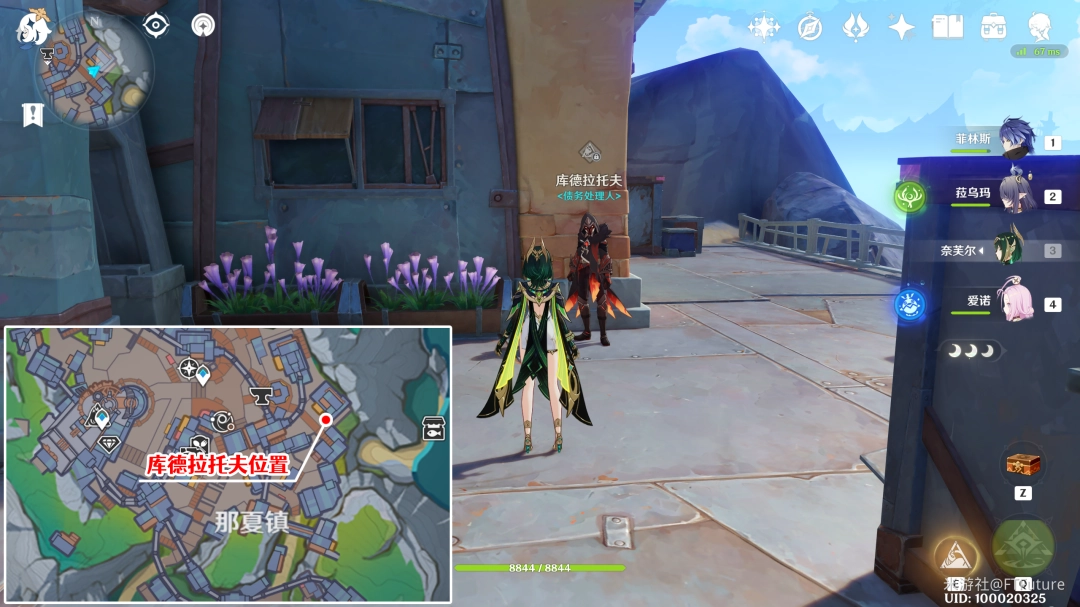Viewport: 1080px width, 607px height.
Task: Click the round star-arch icon beside the minimap
Action: click(x=204, y=26)
